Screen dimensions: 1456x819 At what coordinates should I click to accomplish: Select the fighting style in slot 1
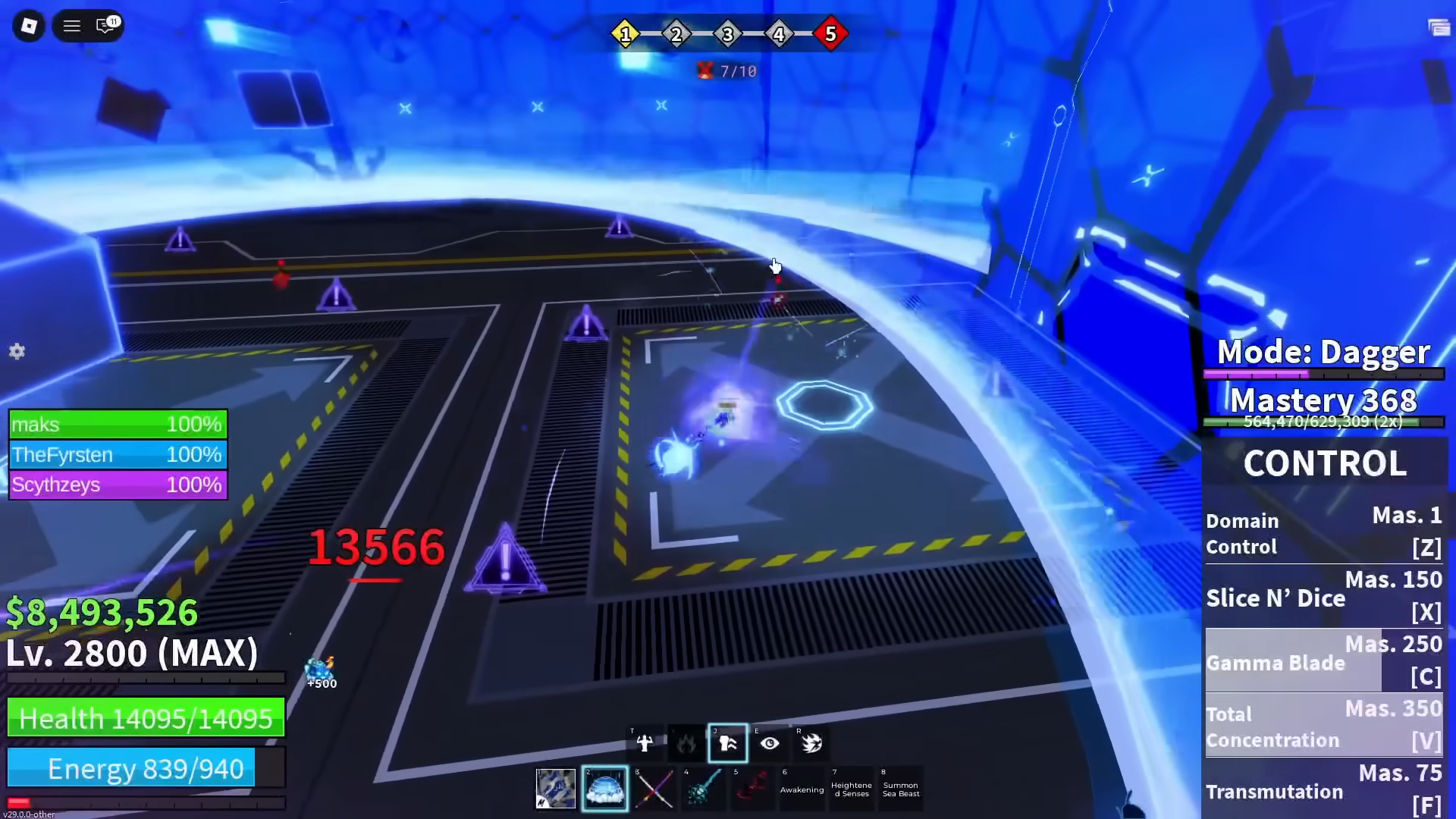coord(556,789)
